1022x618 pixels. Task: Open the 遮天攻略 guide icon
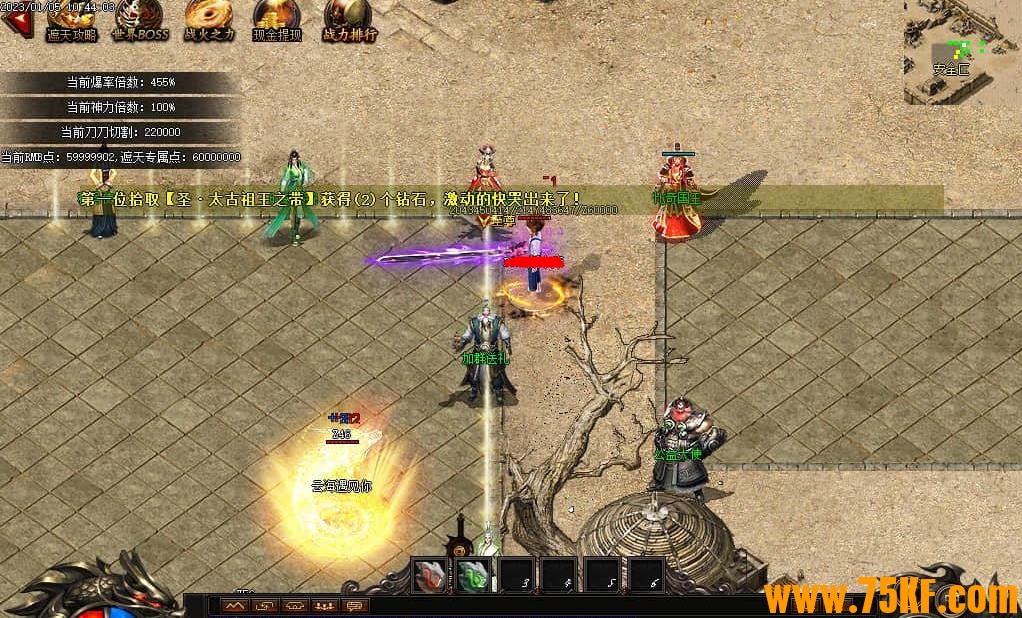[70, 20]
